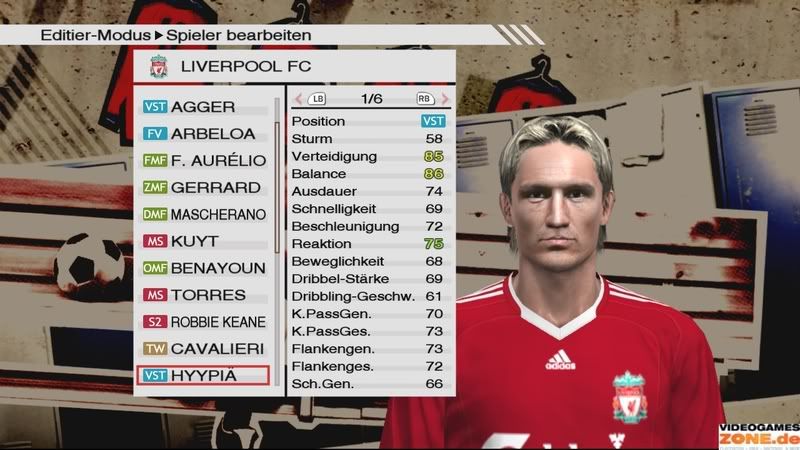Select the Verteidigung stat row
The height and width of the screenshot is (450, 800).
(367, 156)
